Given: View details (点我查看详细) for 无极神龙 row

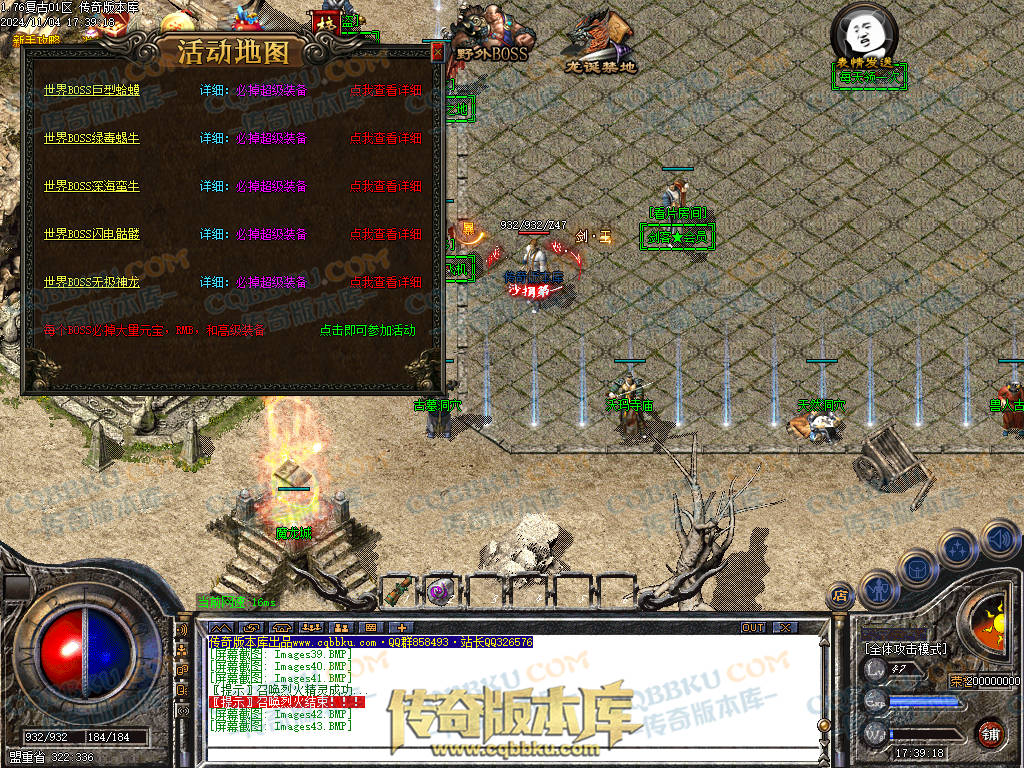Looking at the screenshot, I should [386, 282].
